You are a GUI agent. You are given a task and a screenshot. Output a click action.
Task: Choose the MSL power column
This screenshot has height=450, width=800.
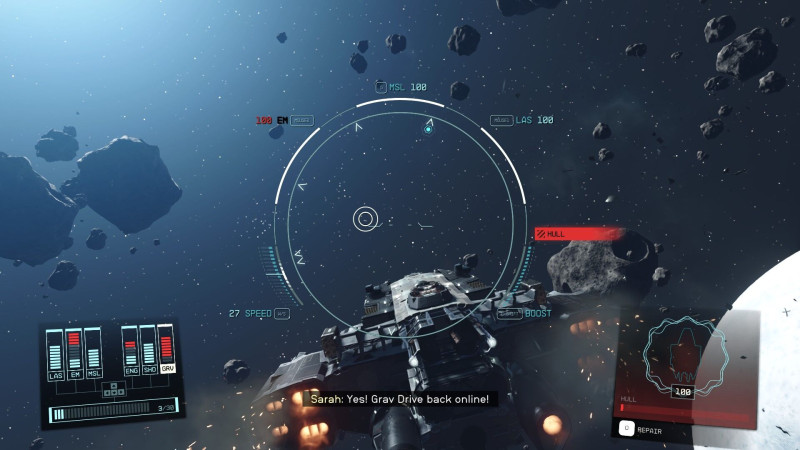point(93,352)
